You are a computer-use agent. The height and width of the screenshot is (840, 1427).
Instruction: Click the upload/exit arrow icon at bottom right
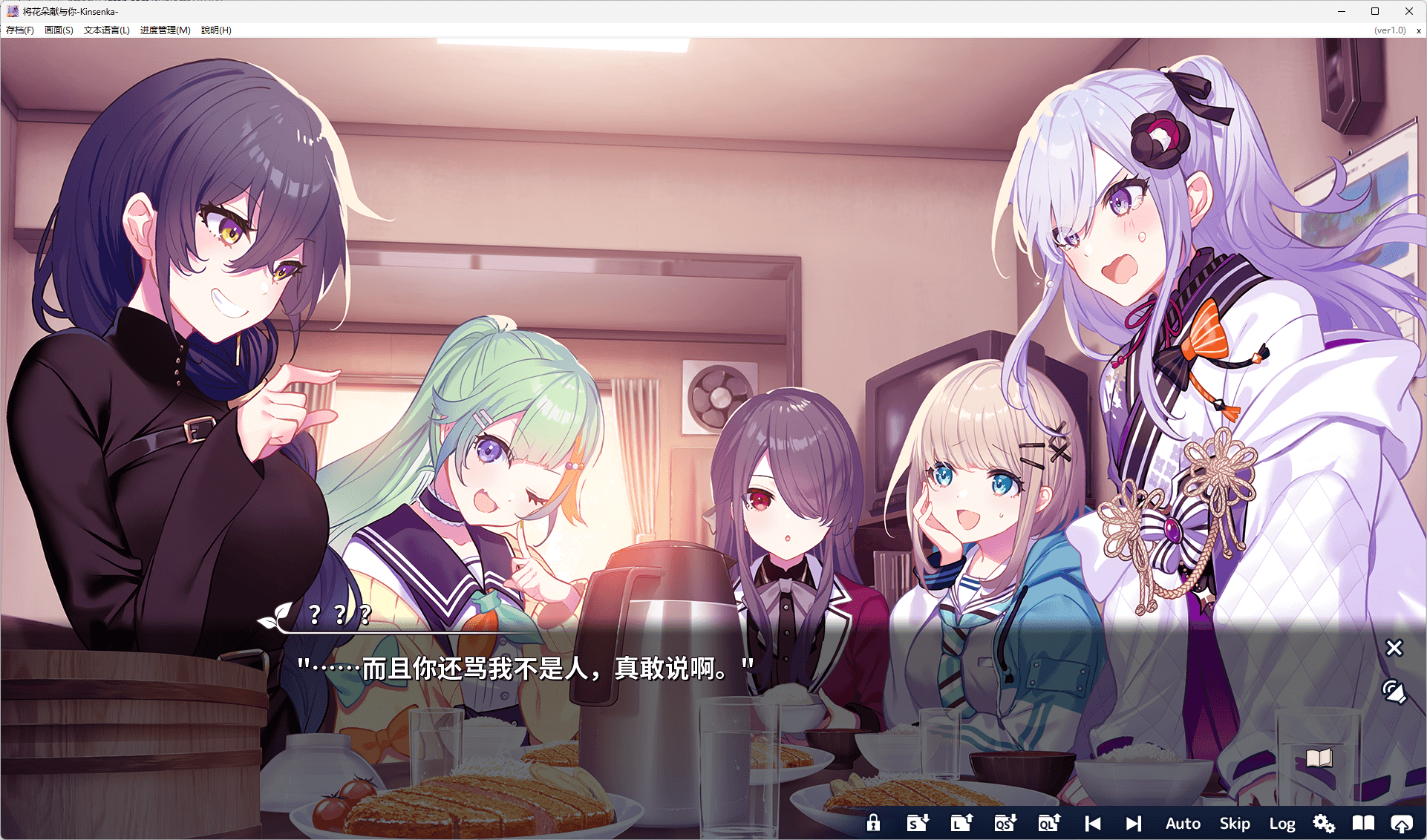tap(1403, 823)
